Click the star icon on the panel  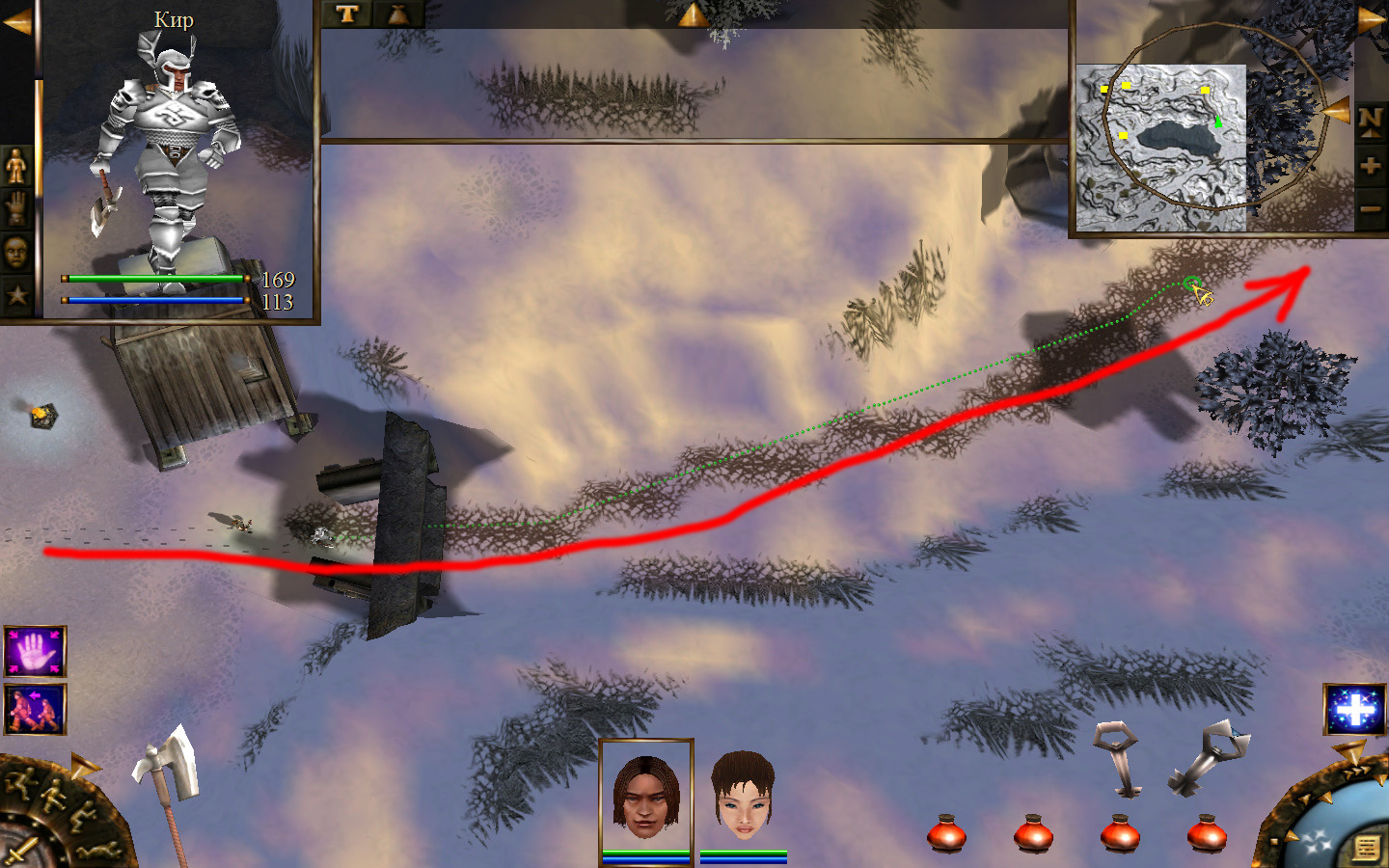[16, 294]
